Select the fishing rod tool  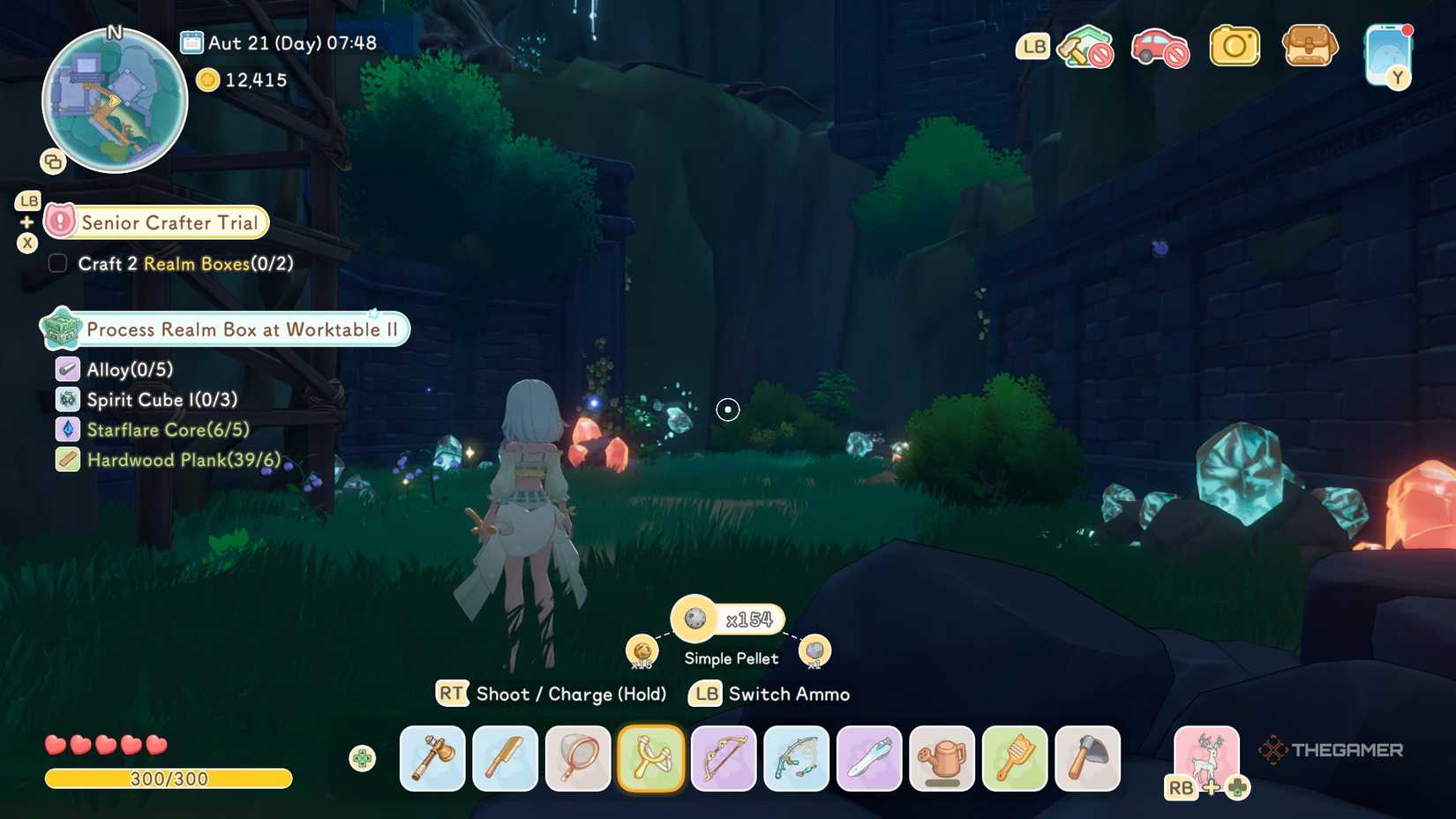point(796,759)
